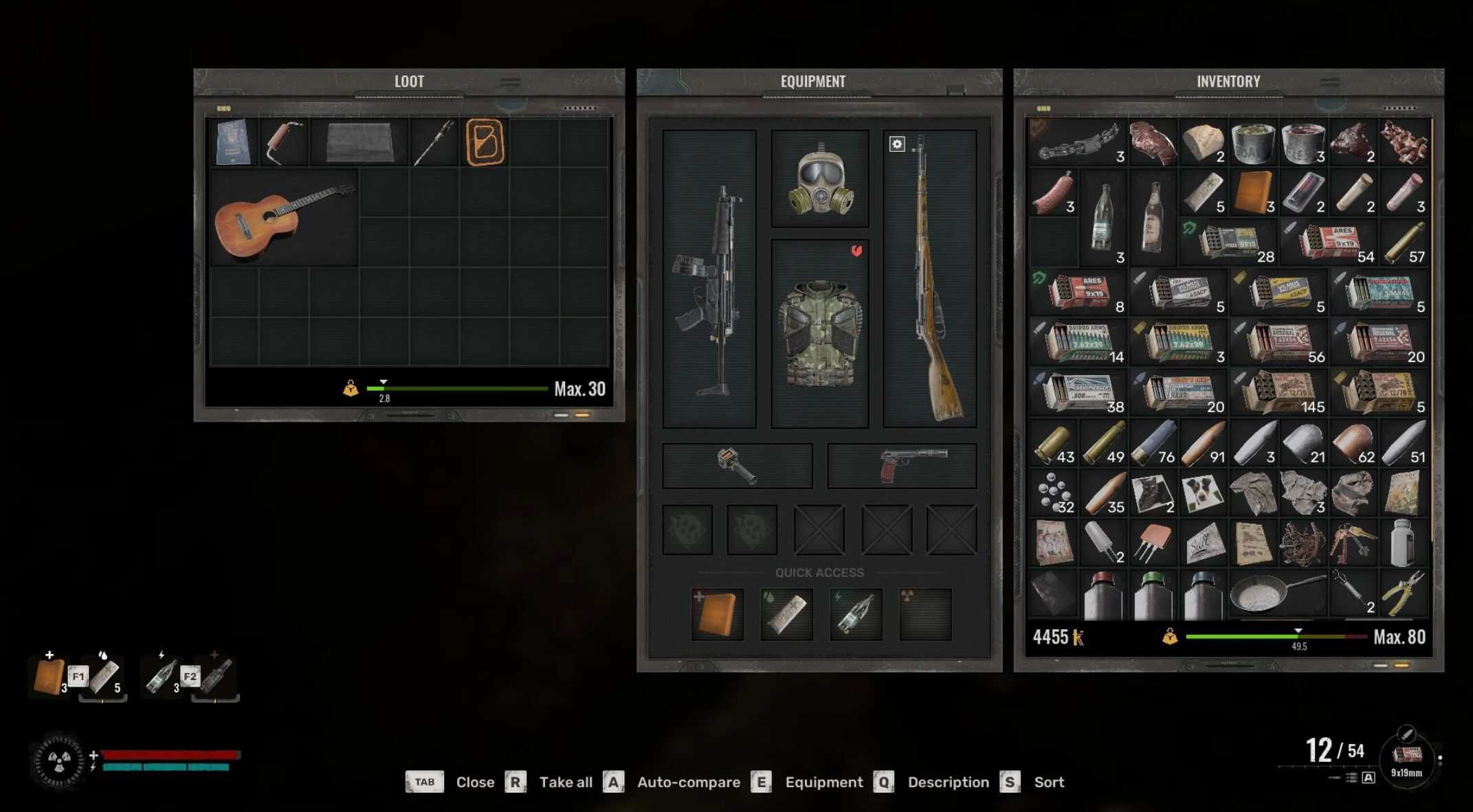Screen dimensions: 1473x812
Task: Click the Take all button
Action: pos(565,782)
